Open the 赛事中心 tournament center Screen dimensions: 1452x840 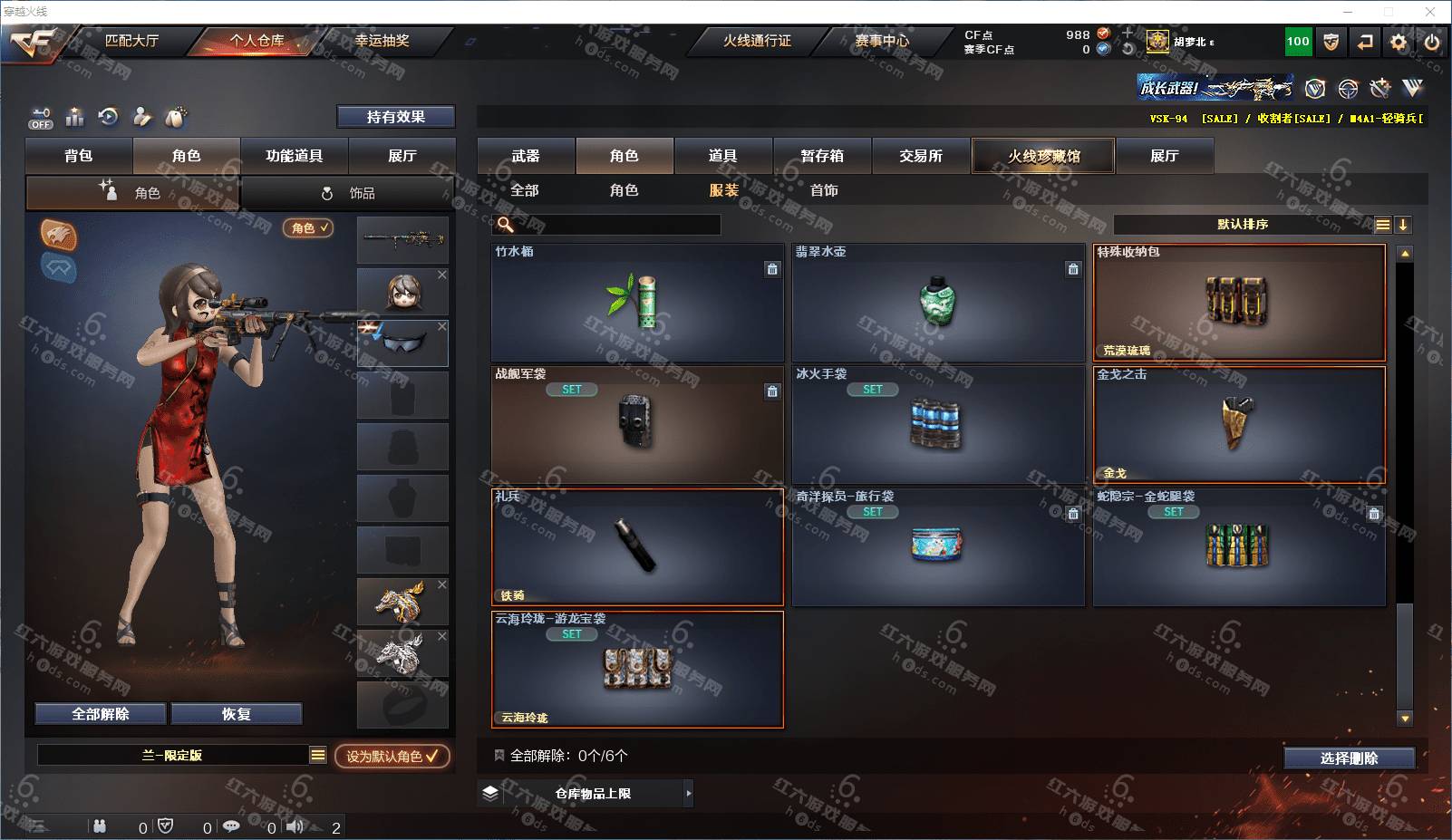click(x=881, y=41)
